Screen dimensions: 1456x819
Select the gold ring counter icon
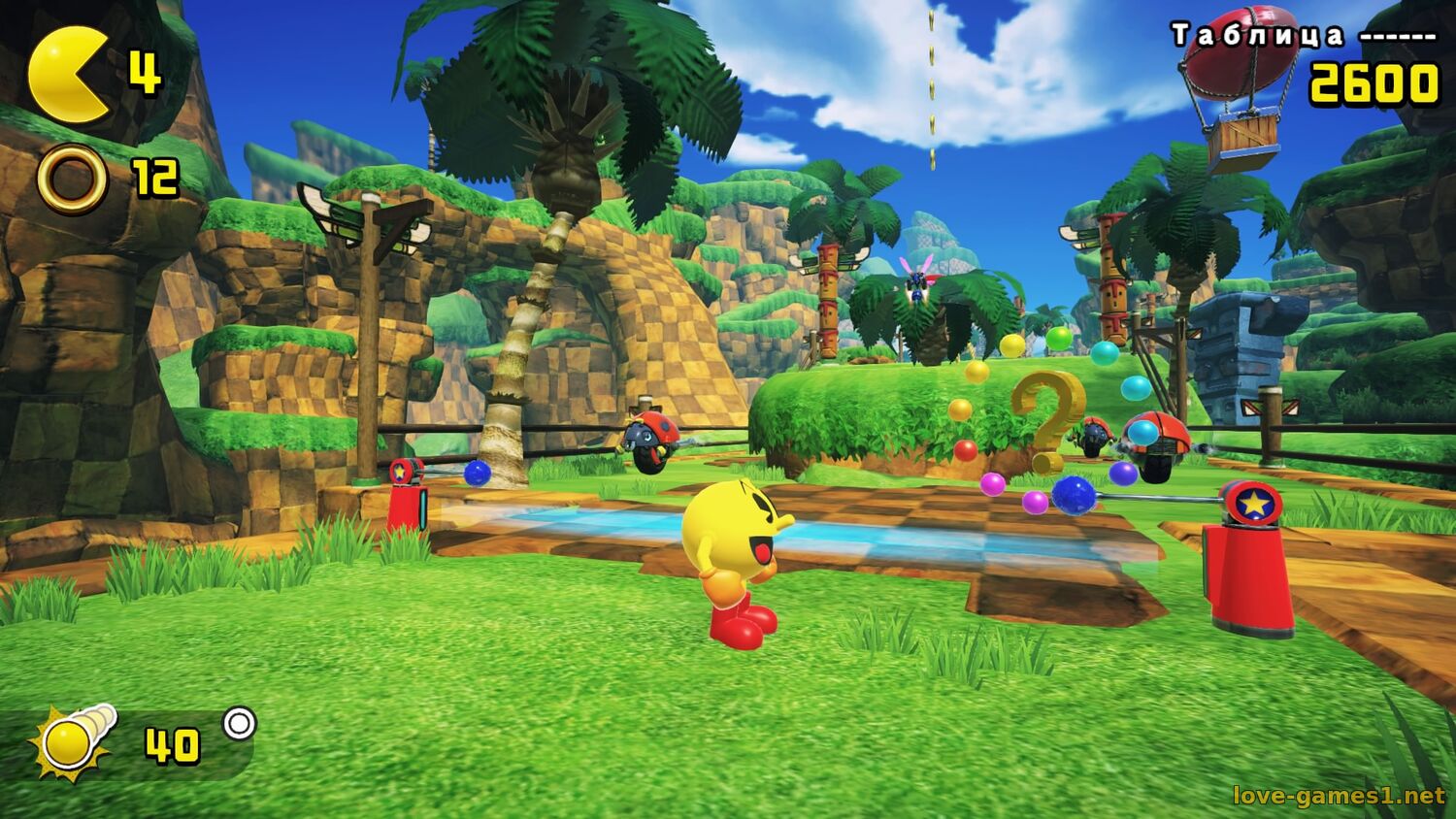(x=72, y=179)
